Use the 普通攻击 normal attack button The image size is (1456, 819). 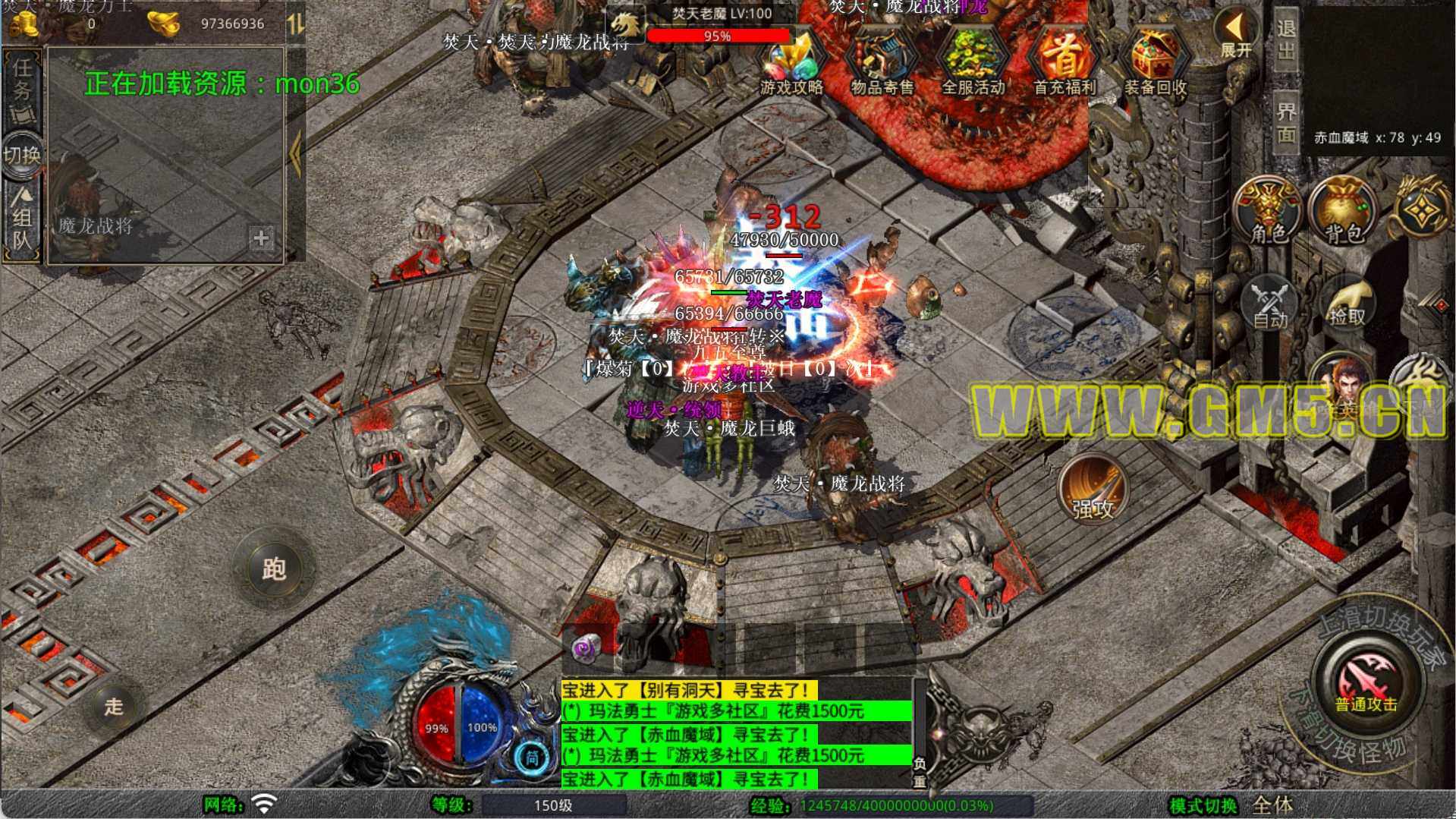pyautogui.click(x=1366, y=681)
